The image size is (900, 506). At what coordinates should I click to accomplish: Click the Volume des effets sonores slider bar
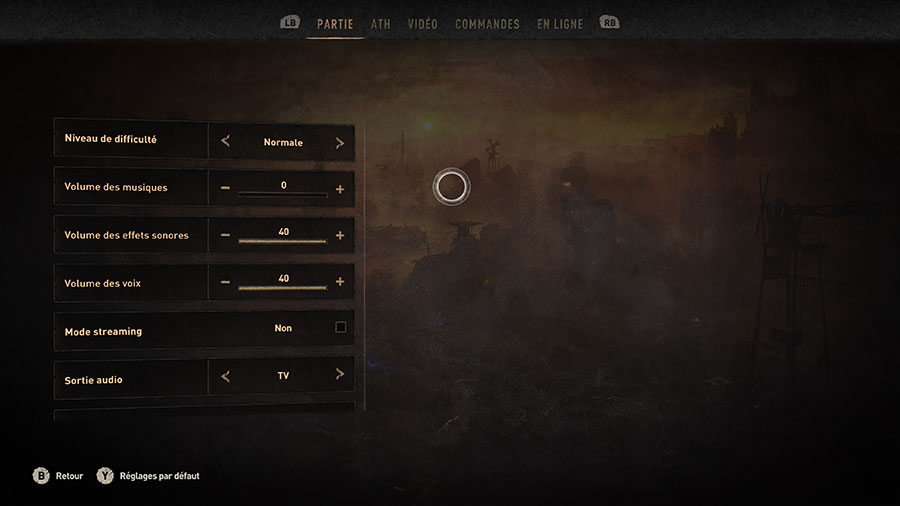click(x=282, y=241)
